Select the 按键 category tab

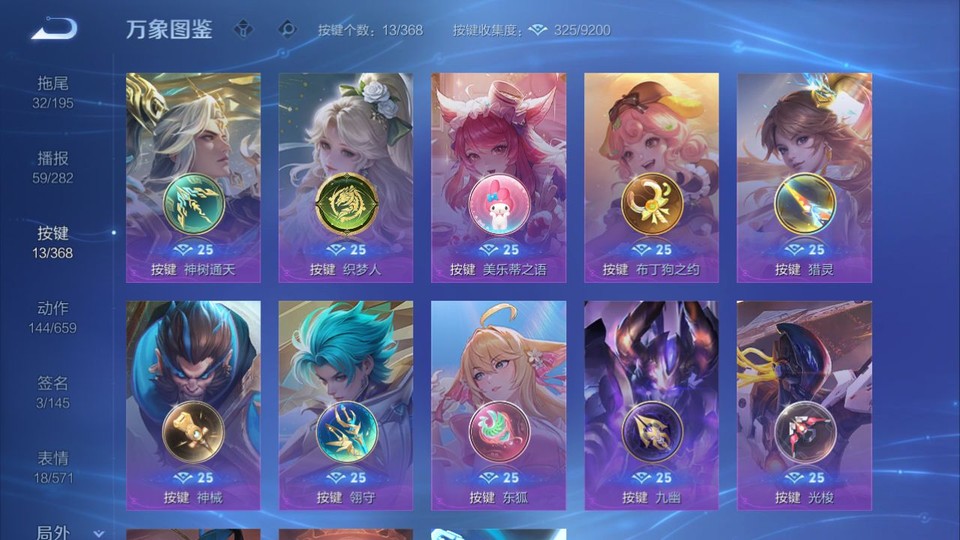pos(53,242)
